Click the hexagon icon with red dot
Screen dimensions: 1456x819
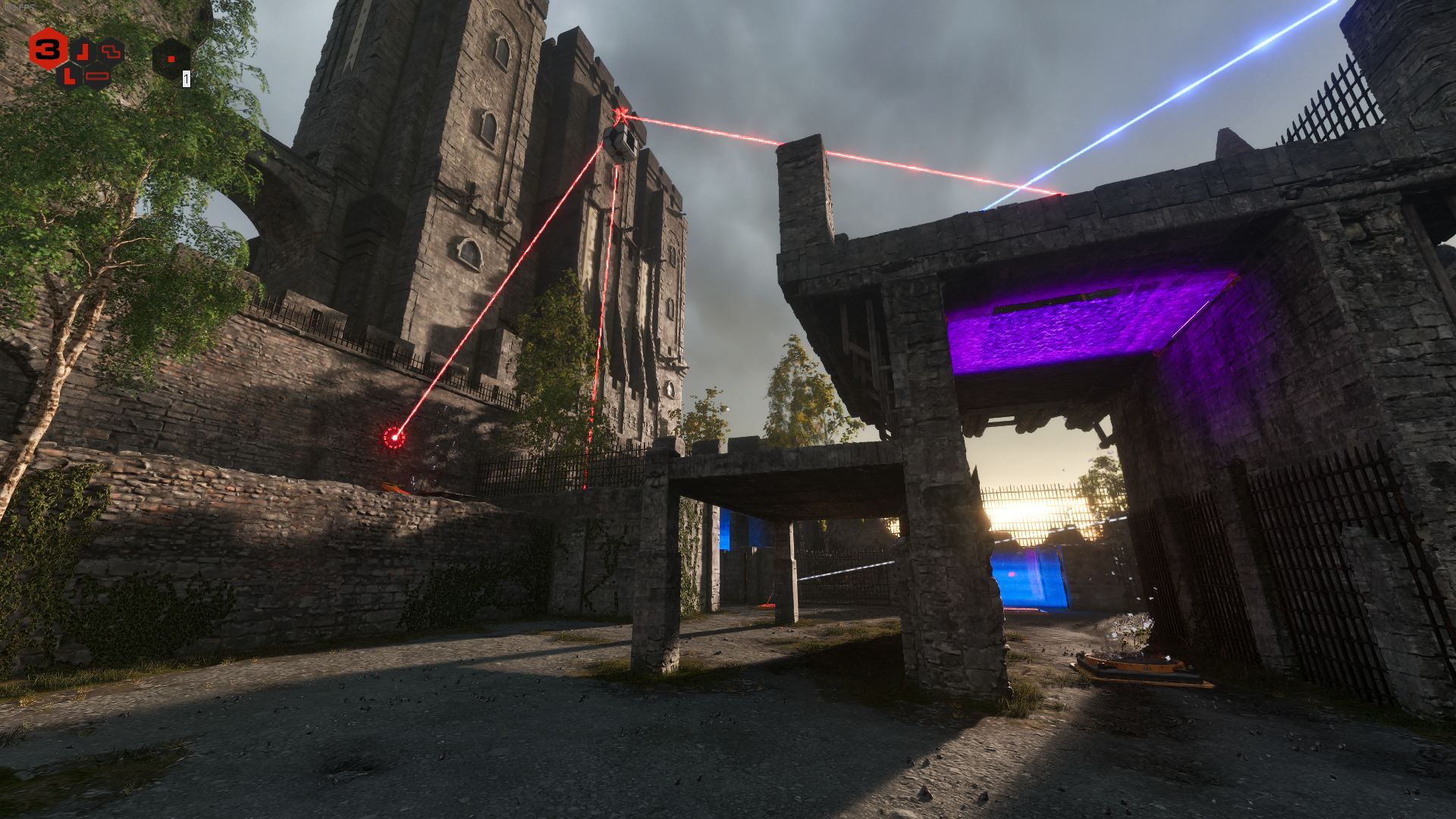[171, 58]
